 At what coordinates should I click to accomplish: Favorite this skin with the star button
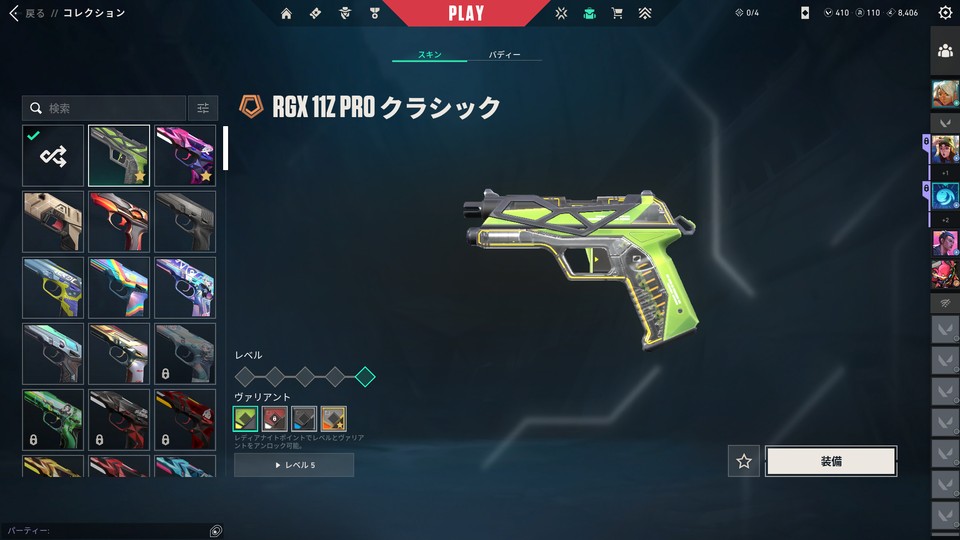click(x=743, y=461)
